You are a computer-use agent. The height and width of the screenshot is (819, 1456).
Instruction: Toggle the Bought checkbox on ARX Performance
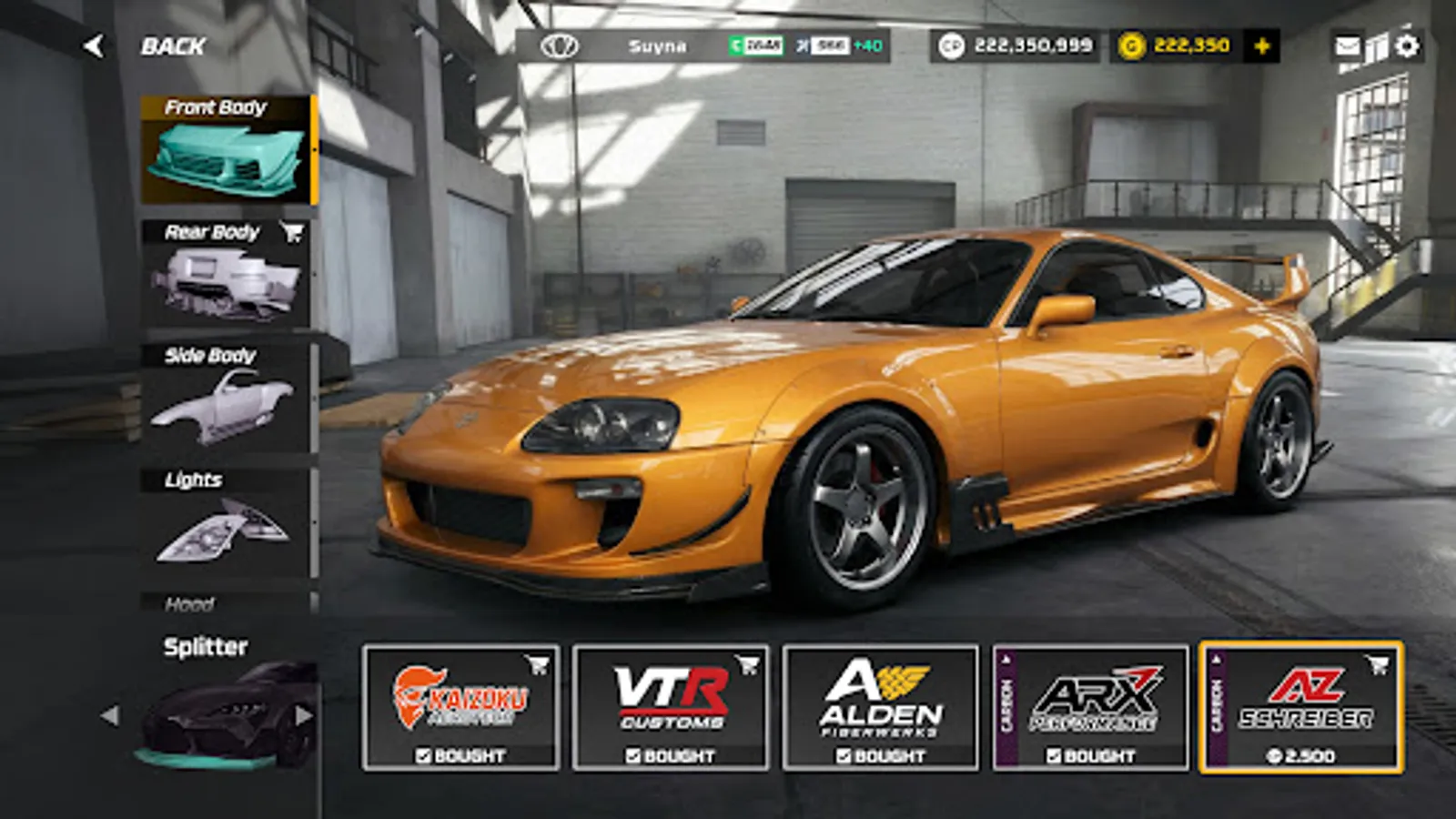point(1053,753)
